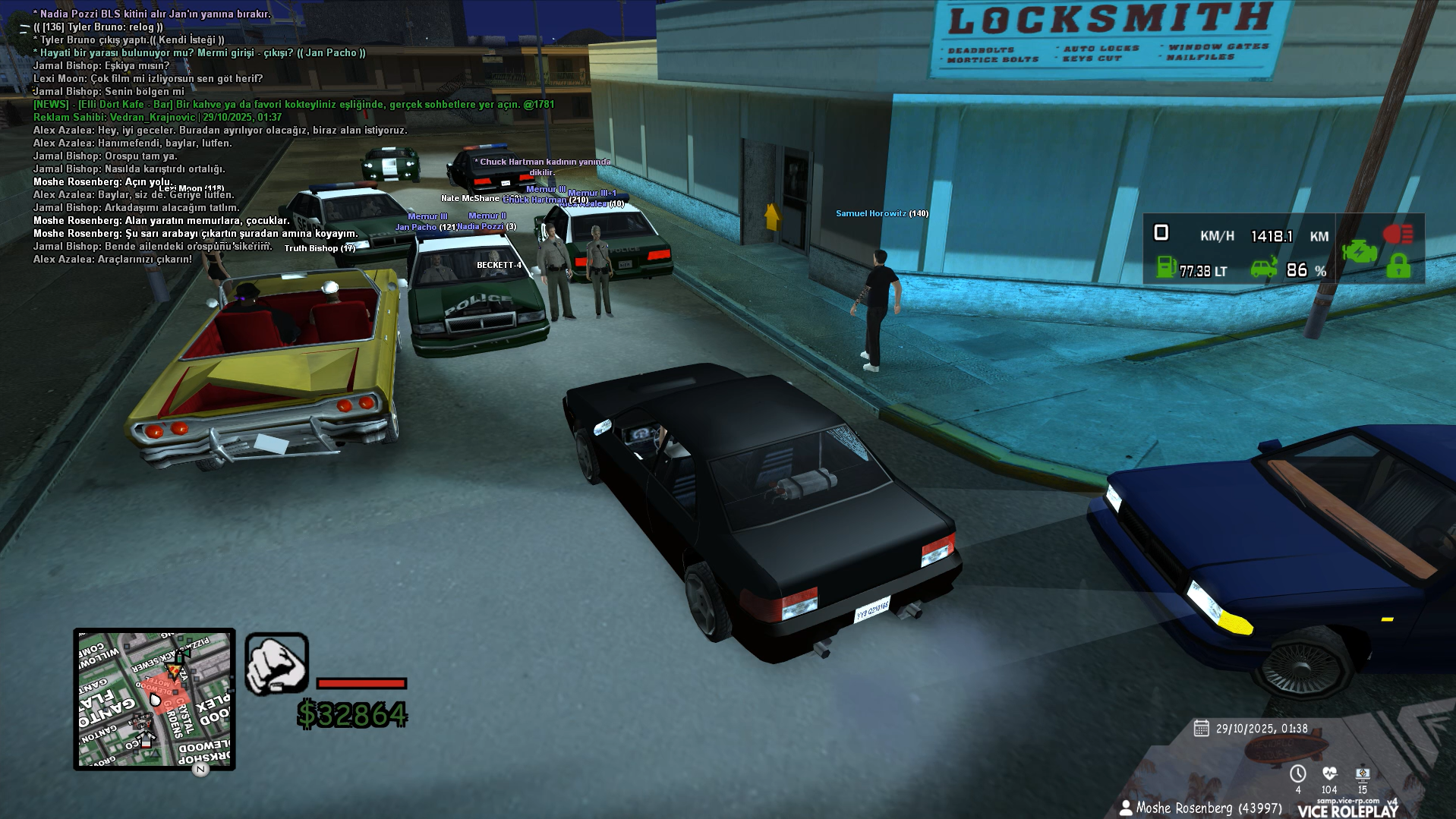Toggle the green vehicle lock padlock
Image resolution: width=1456 pixels, height=819 pixels.
(1398, 266)
